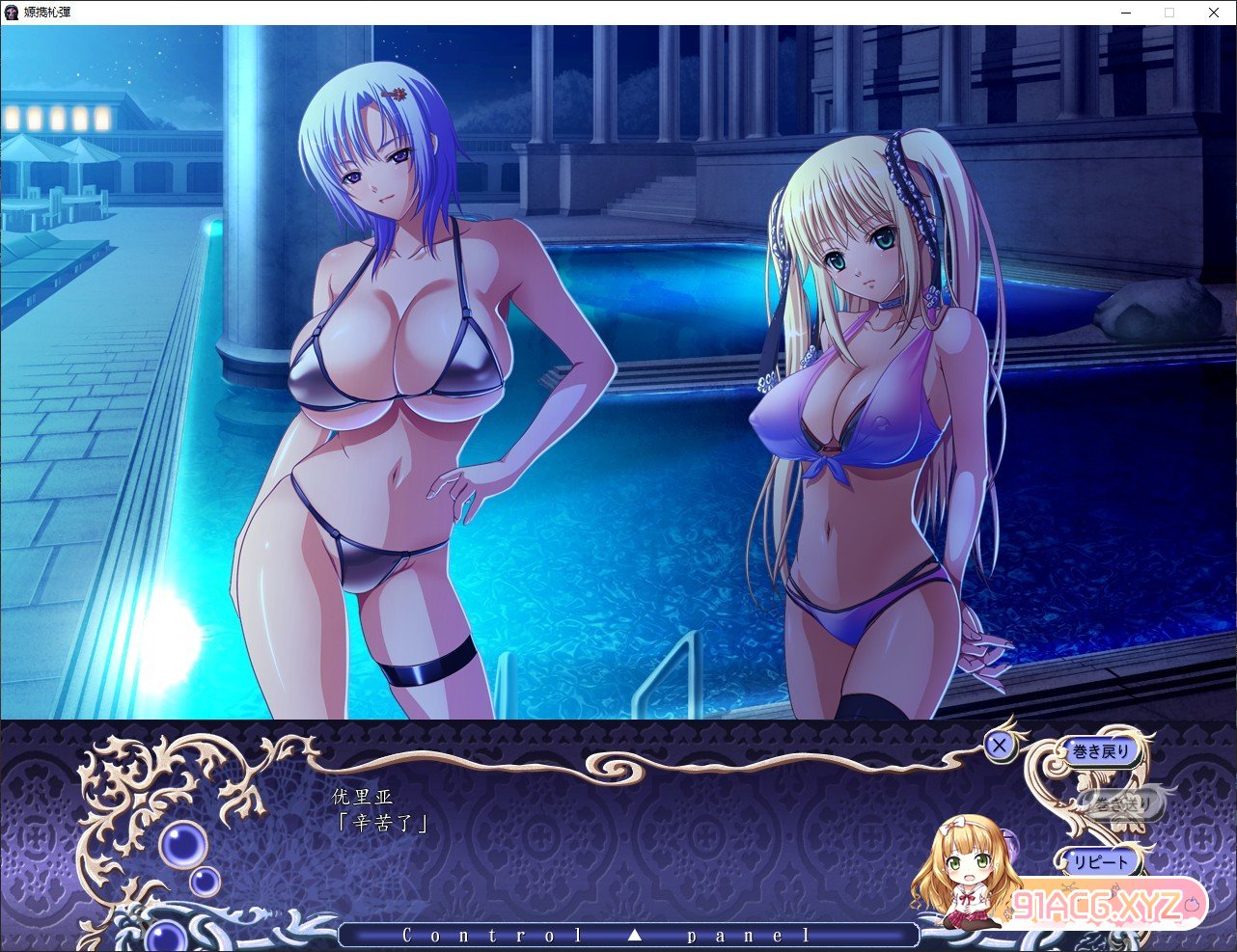Hide the dialogue box with the X button
The image size is (1237, 952).
(x=999, y=745)
